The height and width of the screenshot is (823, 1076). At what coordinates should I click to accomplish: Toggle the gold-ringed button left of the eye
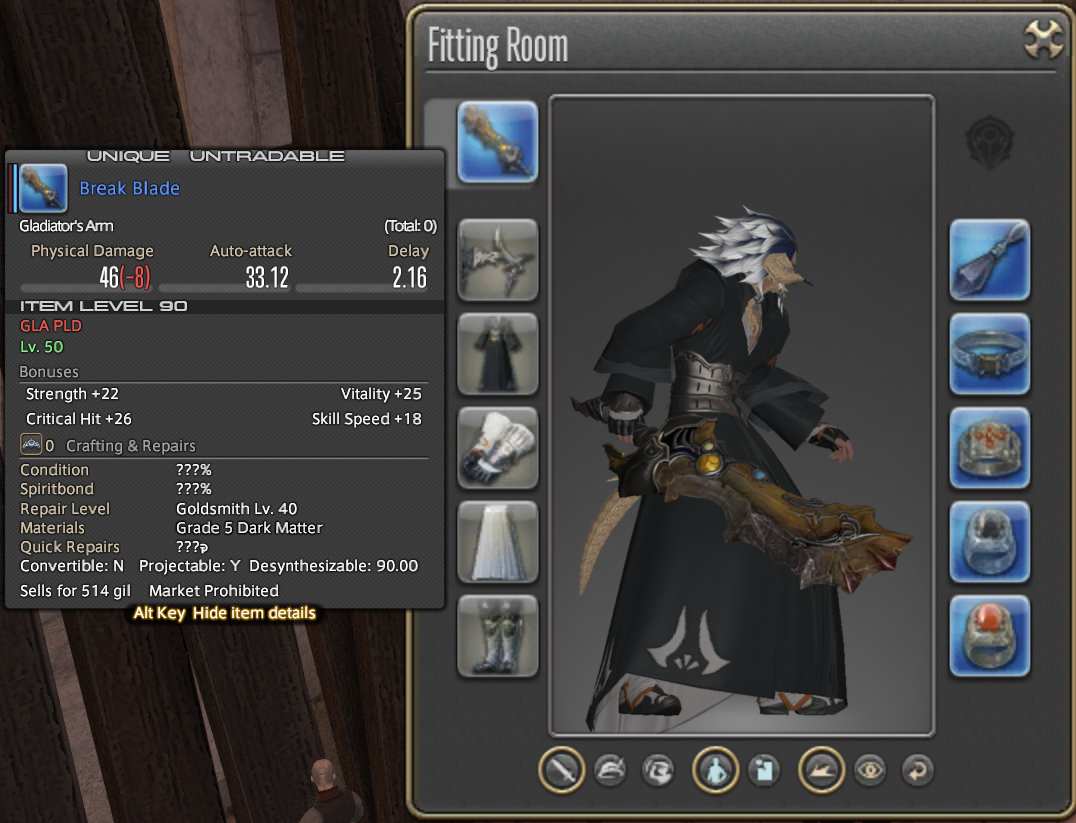[x=821, y=770]
